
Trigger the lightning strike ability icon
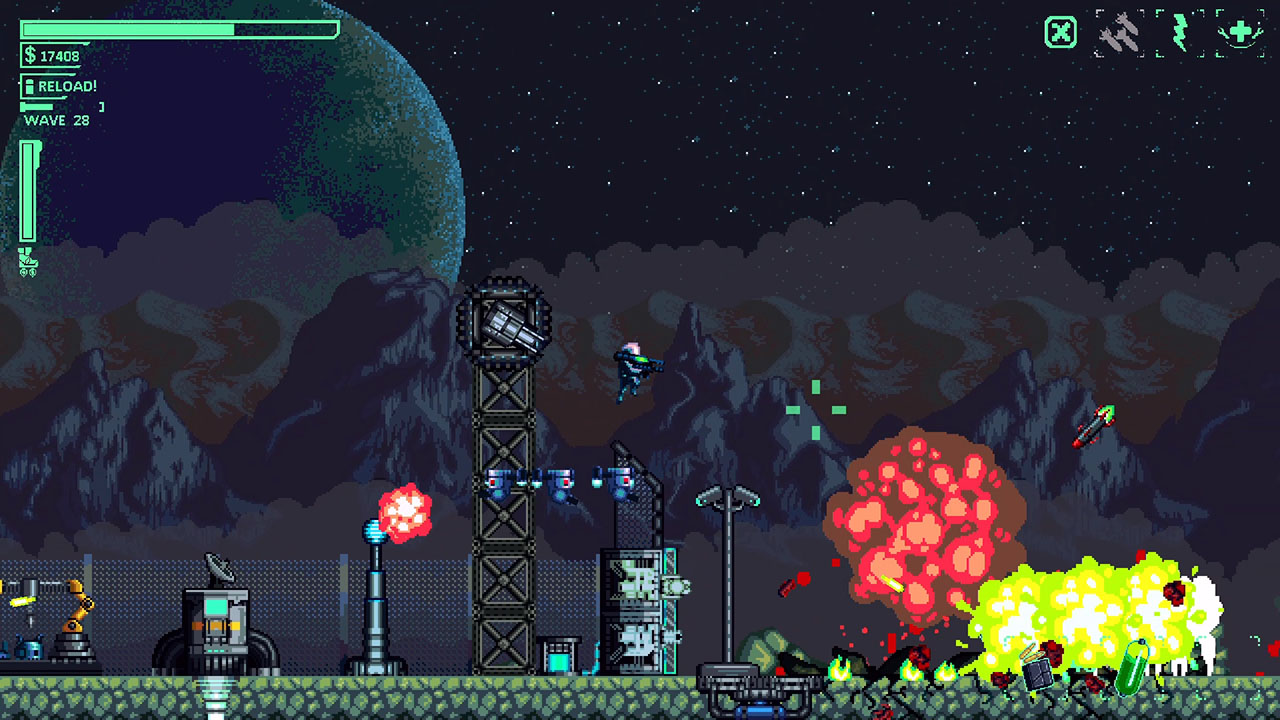click(1180, 33)
